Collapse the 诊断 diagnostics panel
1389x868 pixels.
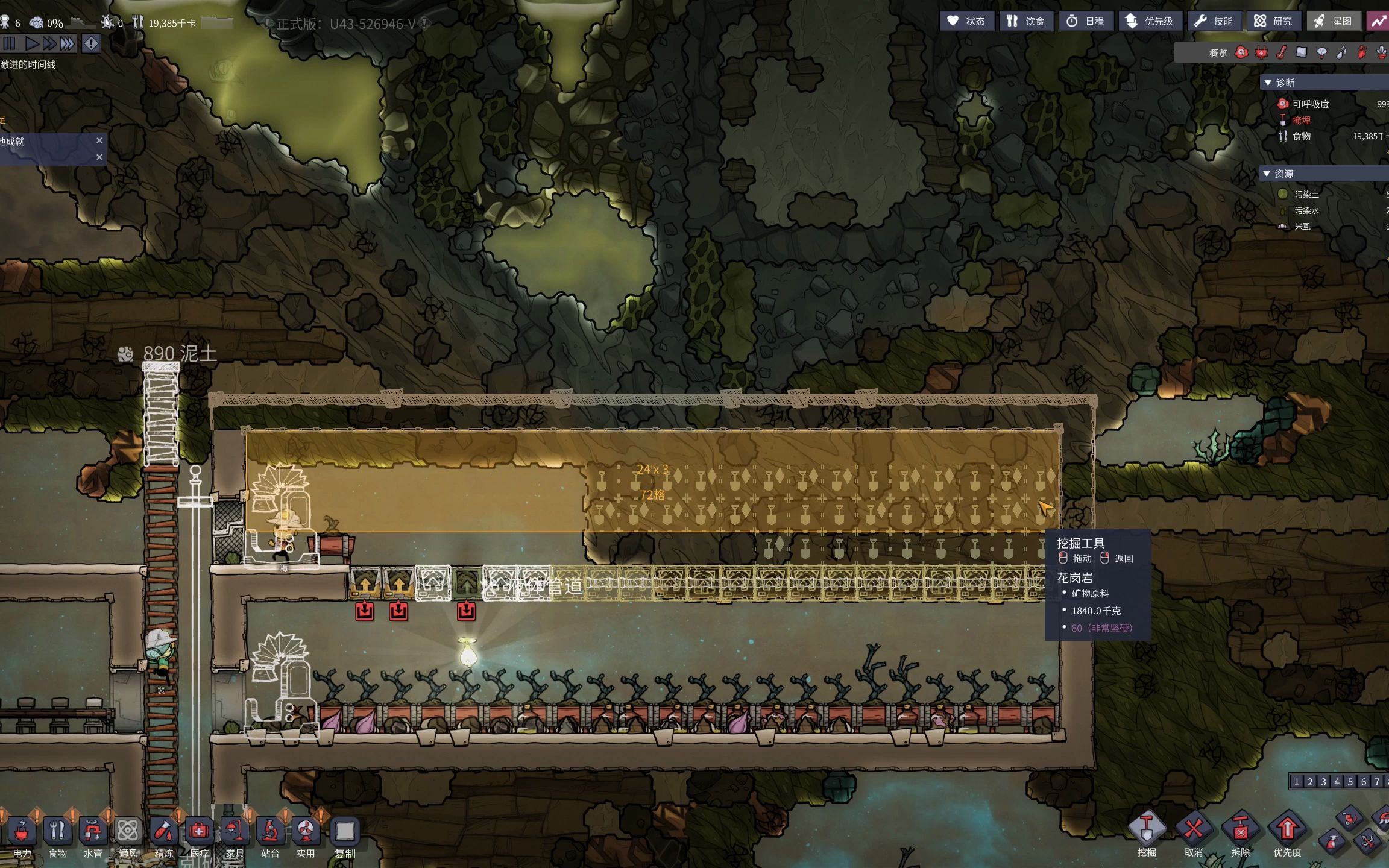click(1268, 83)
